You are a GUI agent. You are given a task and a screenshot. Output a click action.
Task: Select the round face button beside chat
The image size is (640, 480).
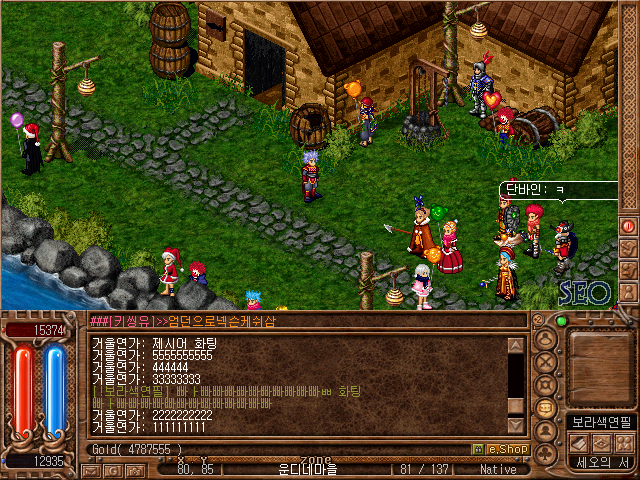tap(546, 339)
